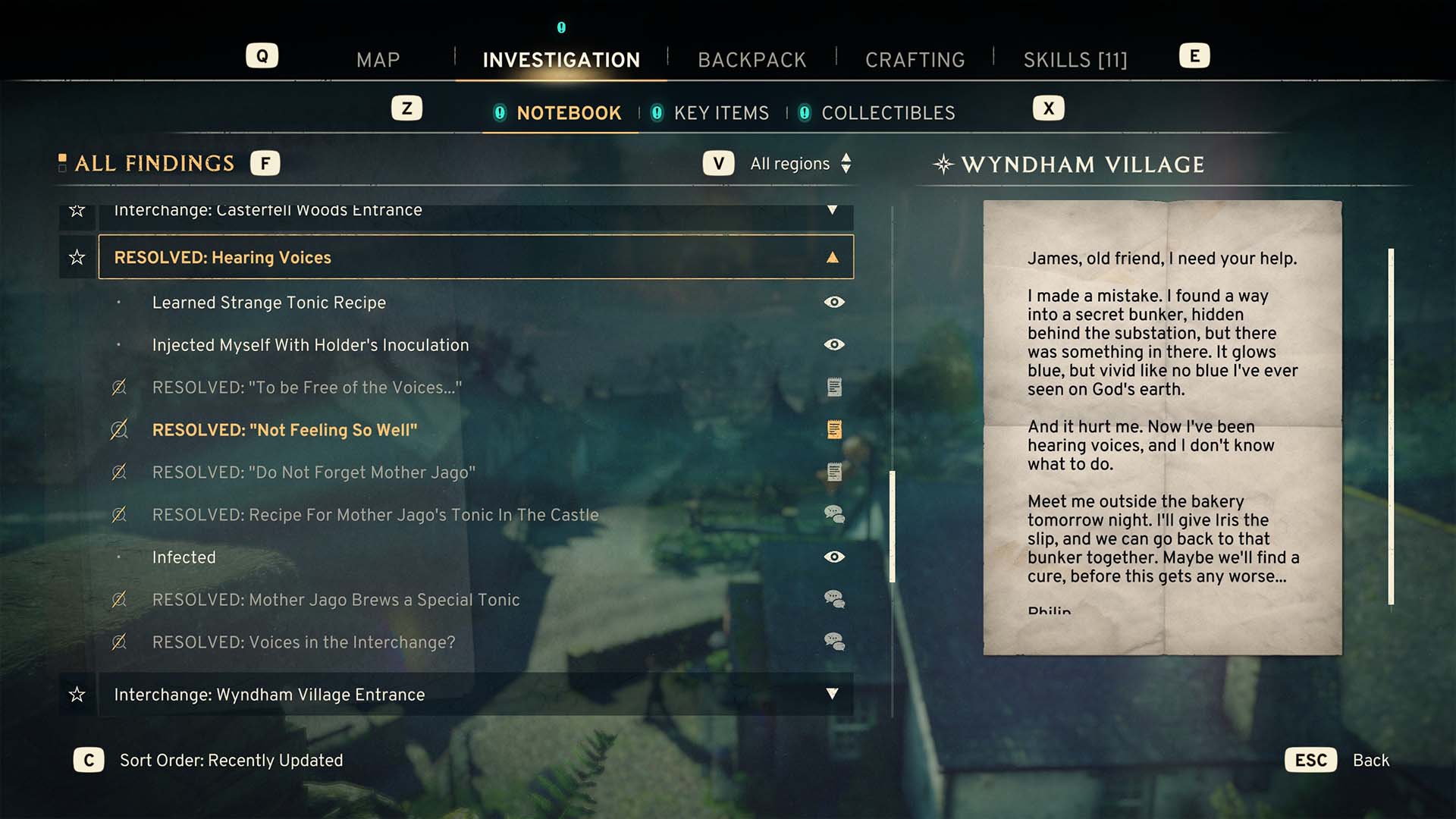This screenshot has height=819, width=1456.
Task: Switch to the Map tab
Action: [378, 60]
